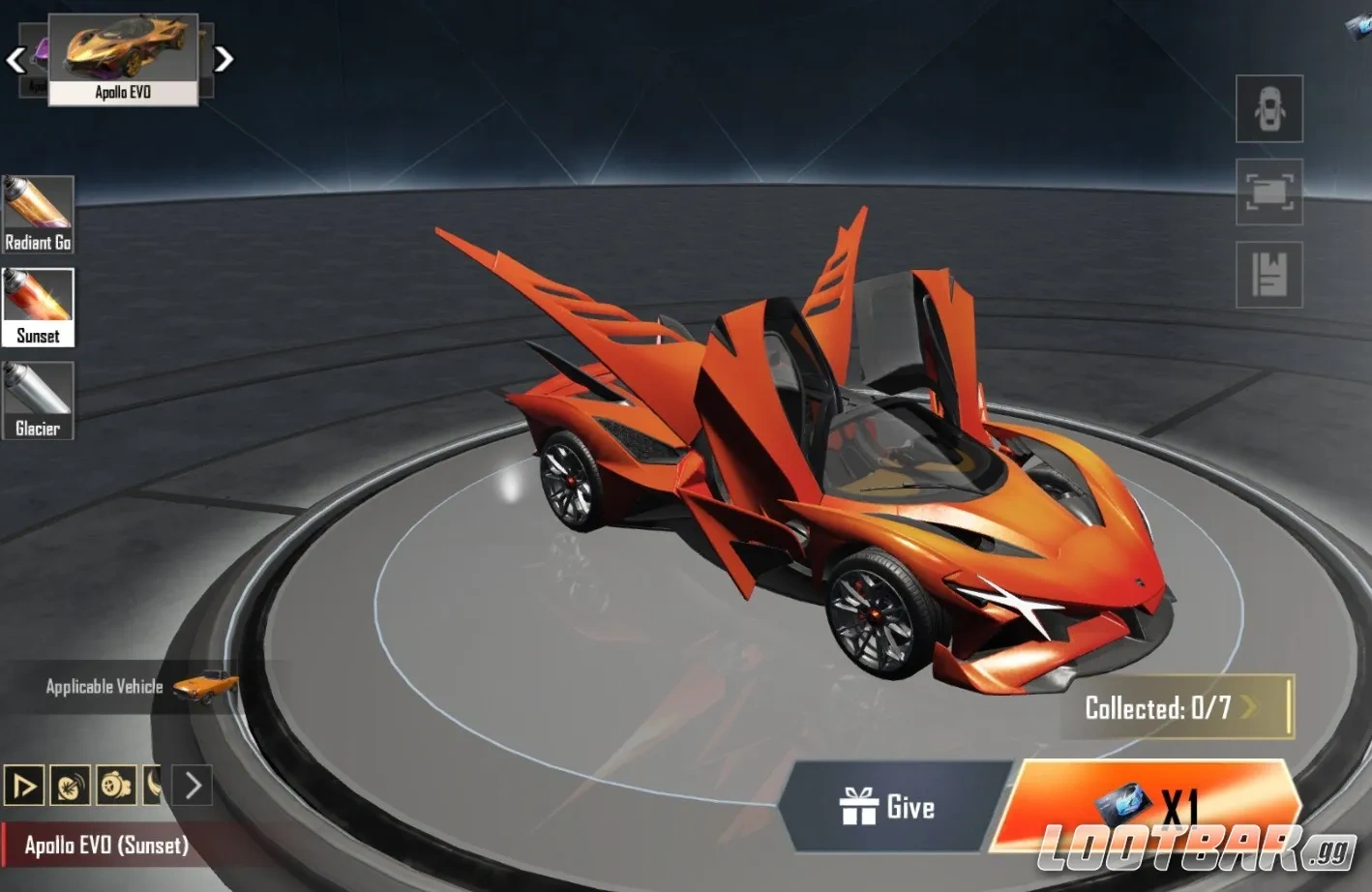The height and width of the screenshot is (892, 1372).
Task: Click the Give gift button
Action: pyautogui.click(x=887, y=807)
